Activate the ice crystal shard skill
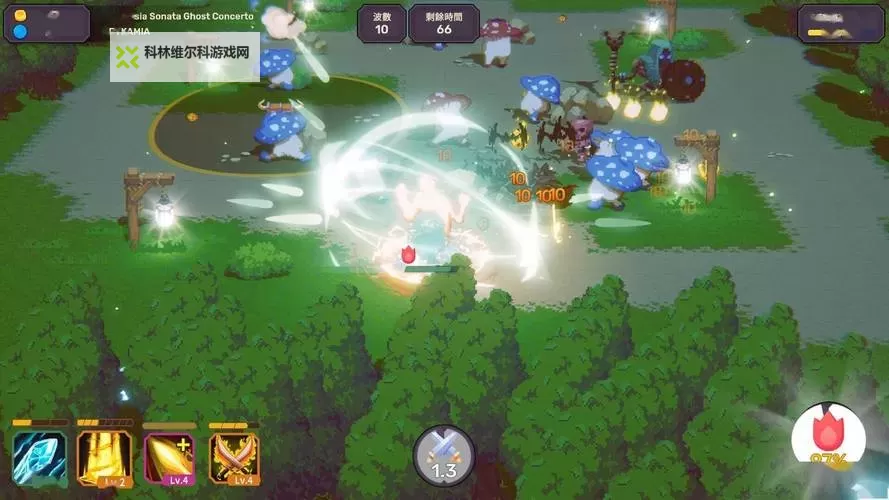Viewport: 889px width, 500px height. pos(39,457)
